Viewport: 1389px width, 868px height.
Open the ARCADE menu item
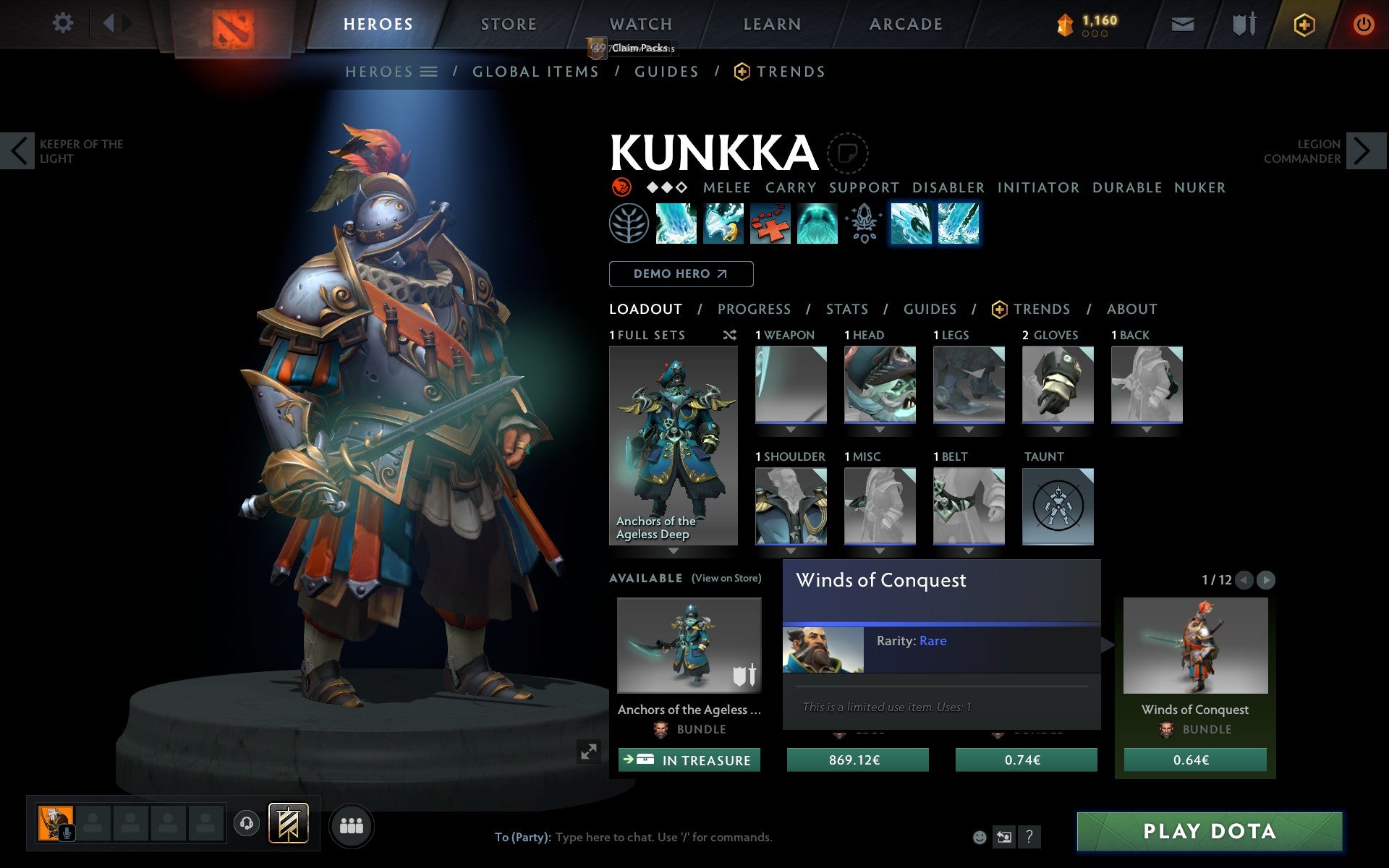pos(905,24)
